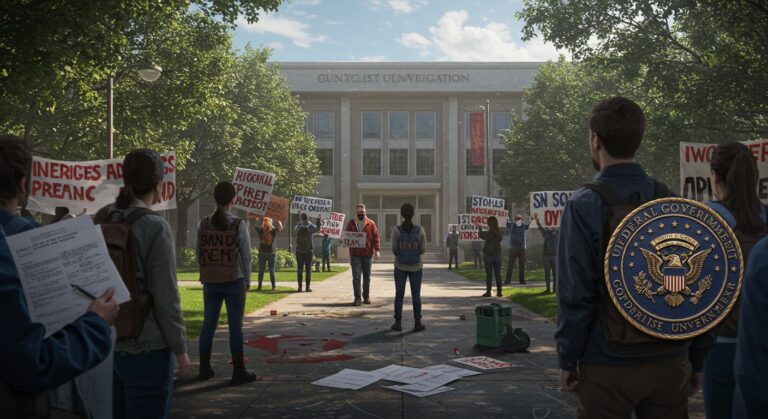The width and height of the screenshot is (768, 419).
Task: Click the Federal Government seal emblem
Action: tap(674, 268)
